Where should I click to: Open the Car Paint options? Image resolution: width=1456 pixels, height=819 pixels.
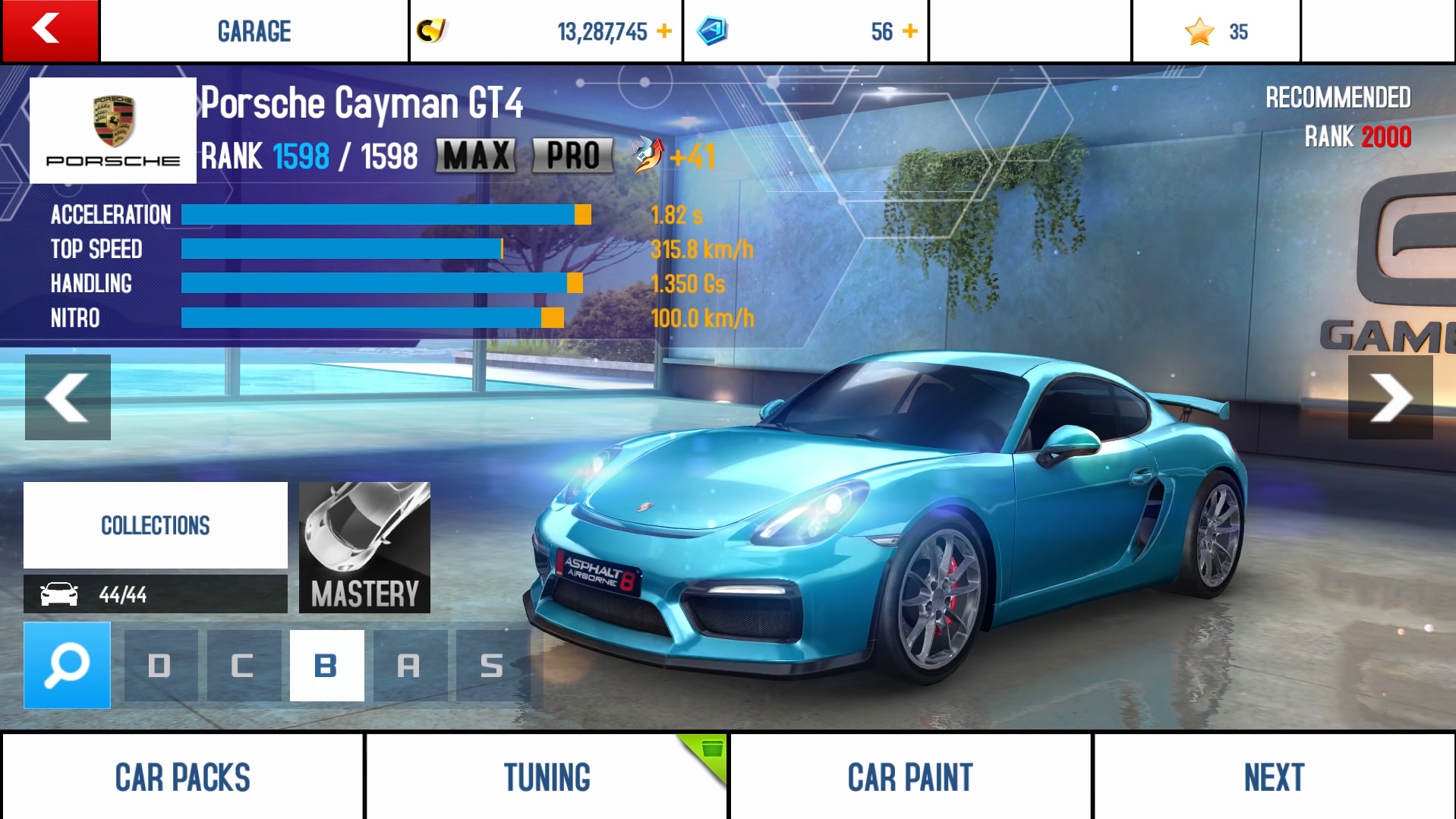click(909, 777)
